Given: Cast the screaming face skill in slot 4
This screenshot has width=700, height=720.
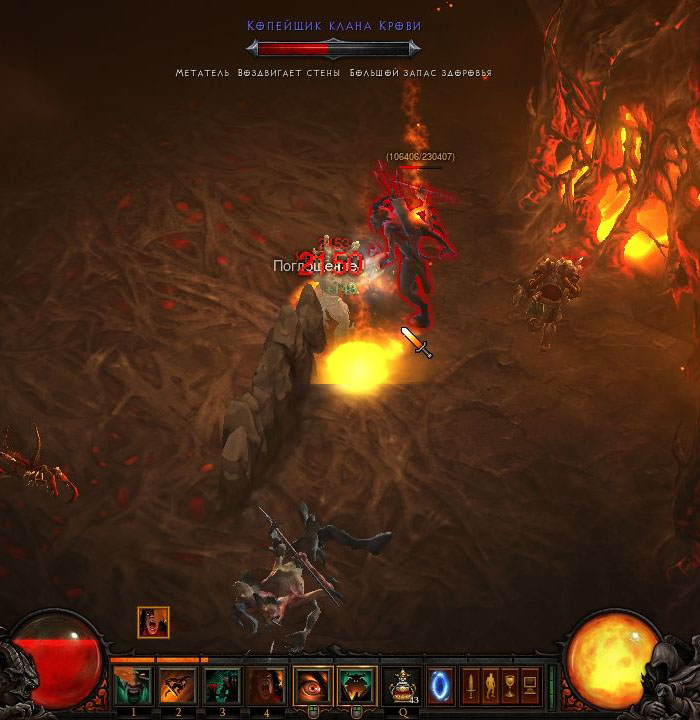Looking at the screenshot, I should pyautogui.click(x=266, y=687).
